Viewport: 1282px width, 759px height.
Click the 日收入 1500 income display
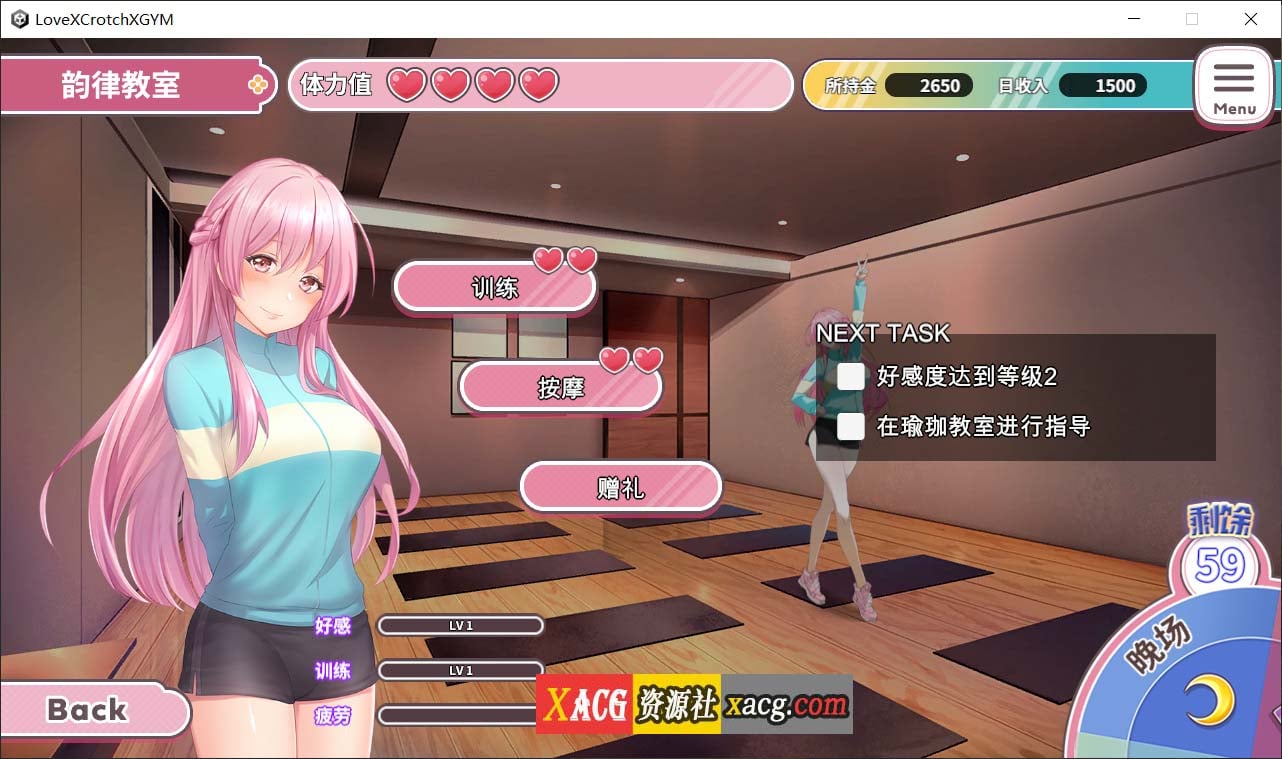1103,85
